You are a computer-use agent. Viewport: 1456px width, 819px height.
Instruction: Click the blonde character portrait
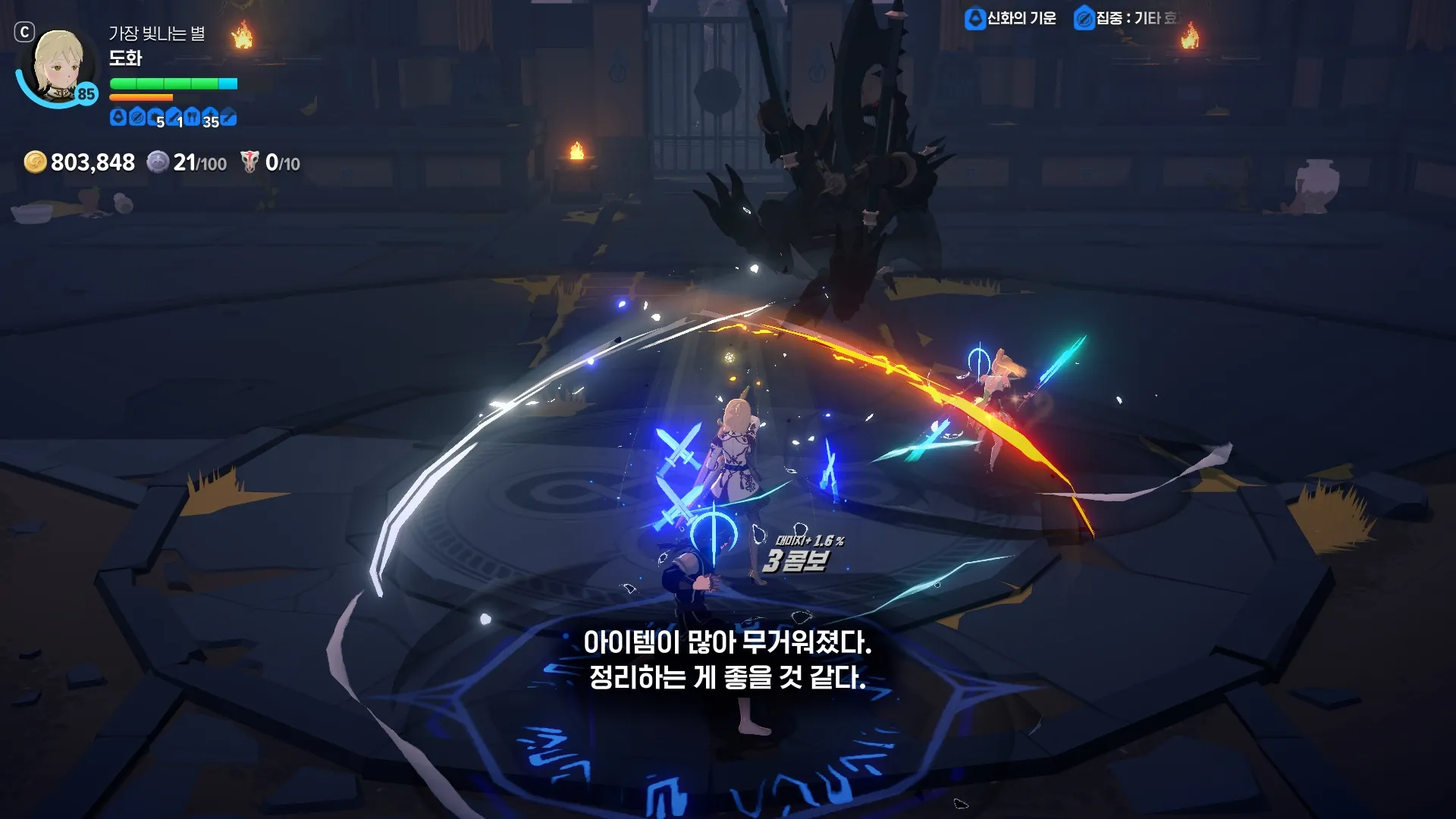(x=58, y=67)
